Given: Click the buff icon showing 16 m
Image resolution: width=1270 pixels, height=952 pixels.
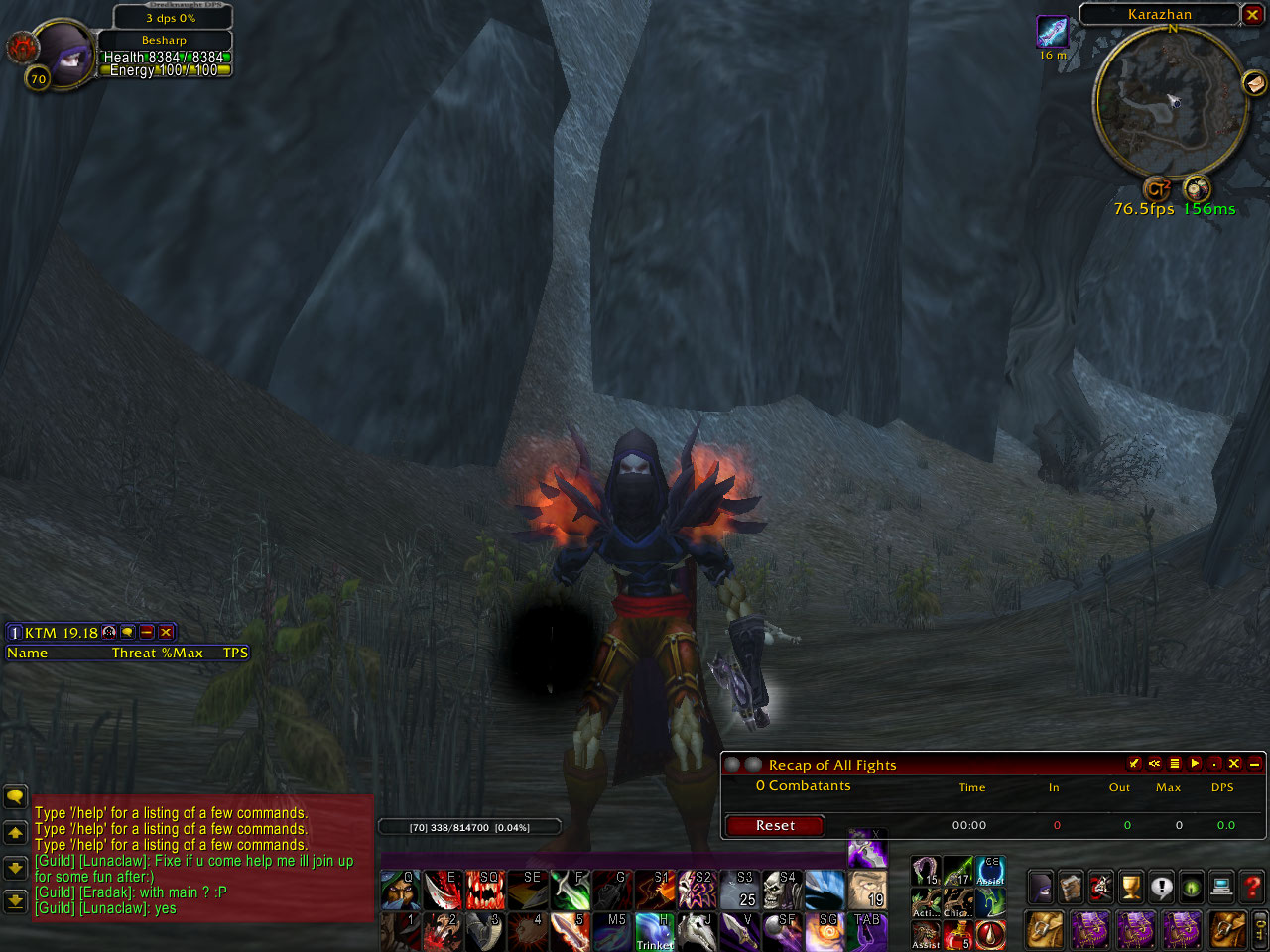Looking at the screenshot, I should pyautogui.click(x=1052, y=32).
